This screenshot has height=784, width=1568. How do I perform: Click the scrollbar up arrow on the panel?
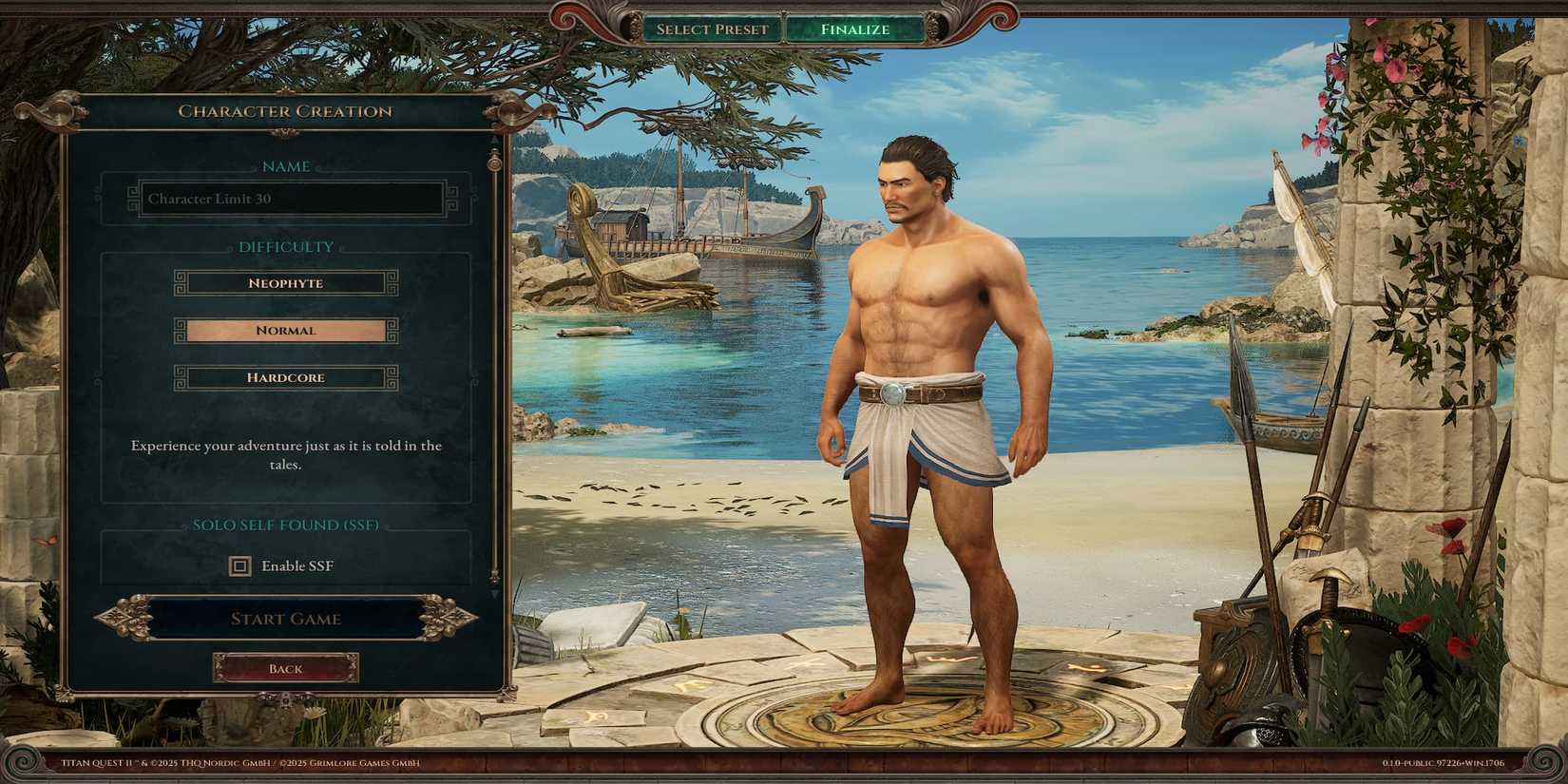click(x=493, y=142)
